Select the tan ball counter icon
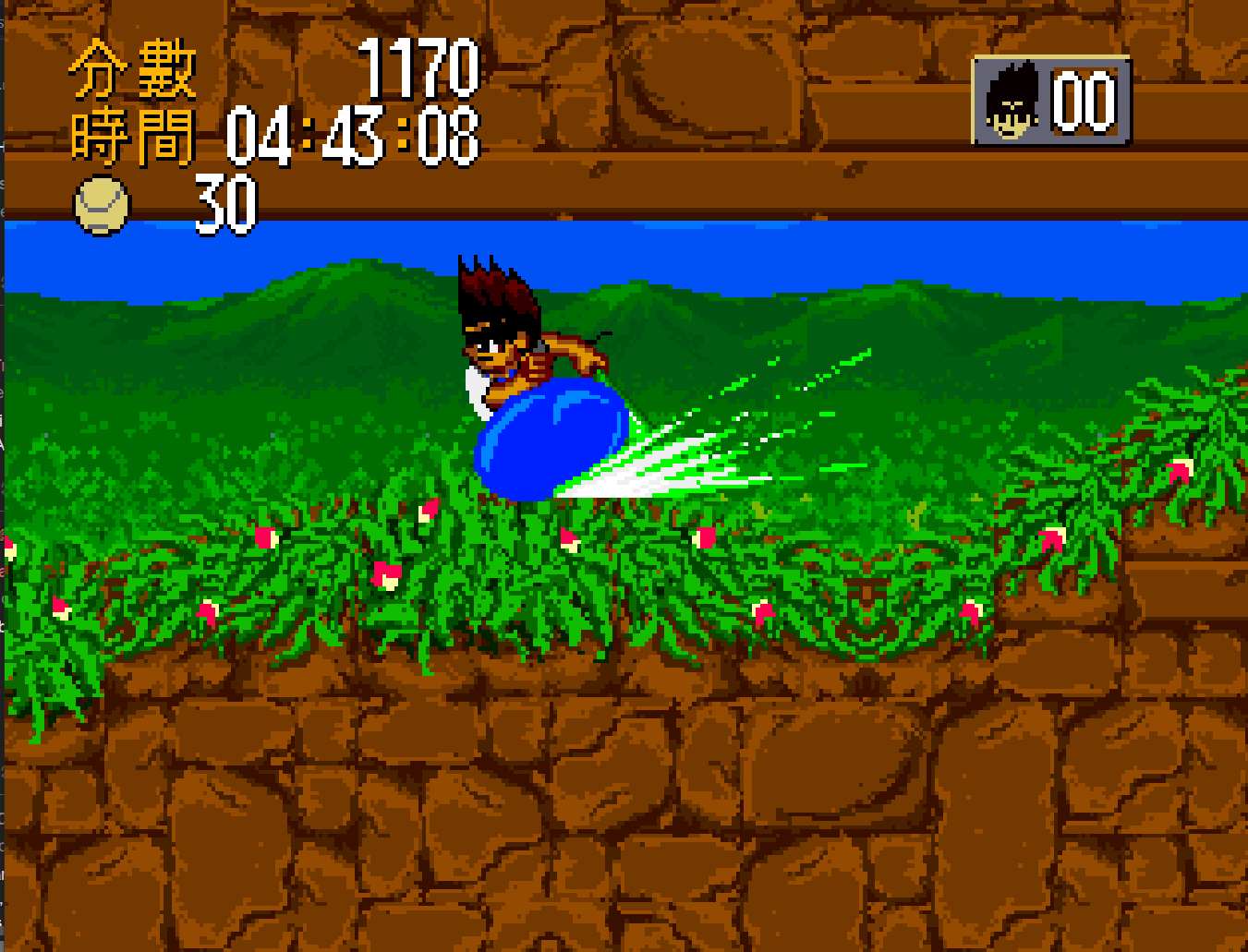The image size is (1248, 952). pyautogui.click(x=102, y=205)
